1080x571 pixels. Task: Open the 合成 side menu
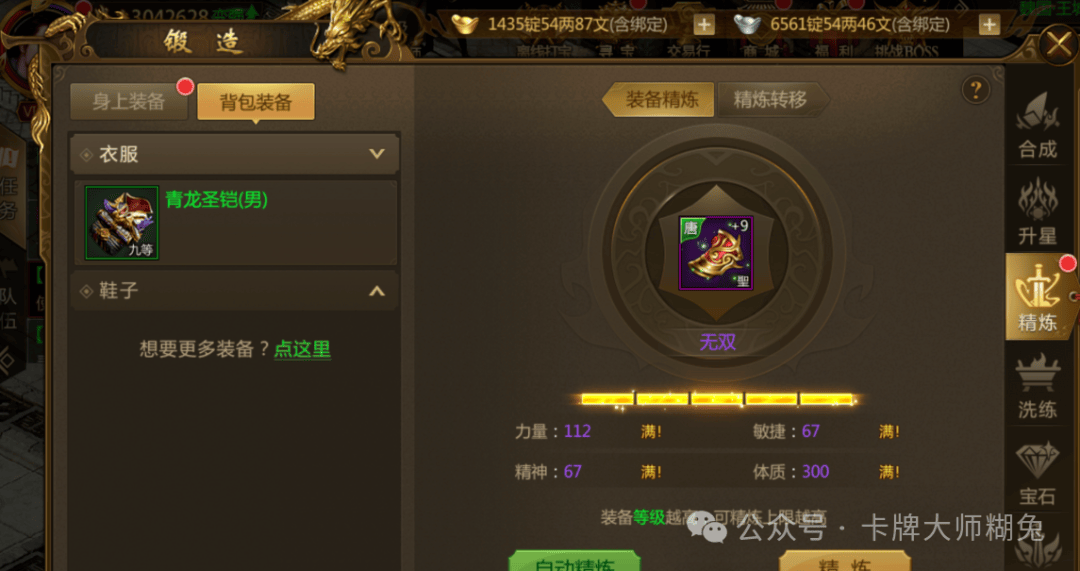click(1037, 127)
